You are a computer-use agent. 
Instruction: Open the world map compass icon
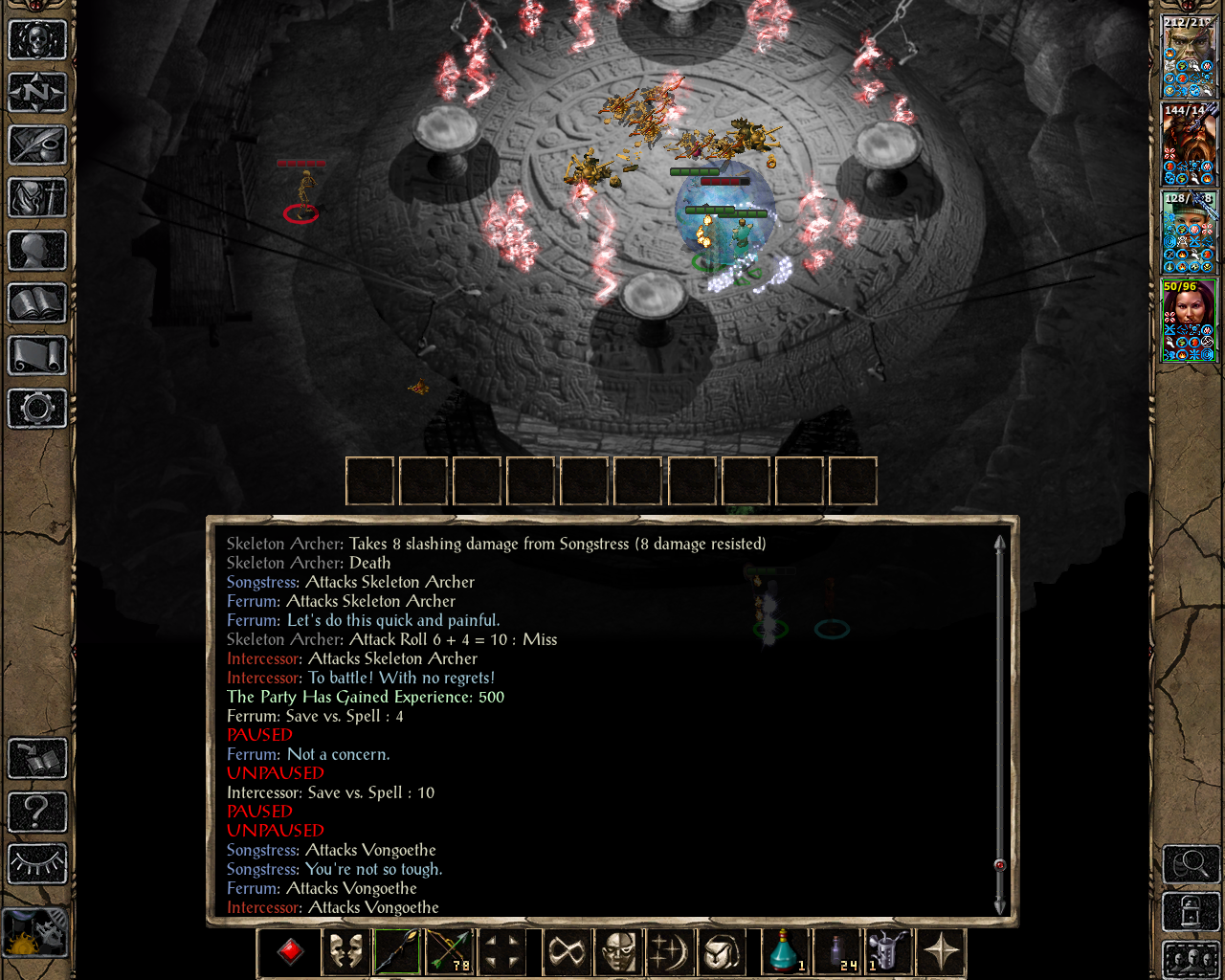36,92
